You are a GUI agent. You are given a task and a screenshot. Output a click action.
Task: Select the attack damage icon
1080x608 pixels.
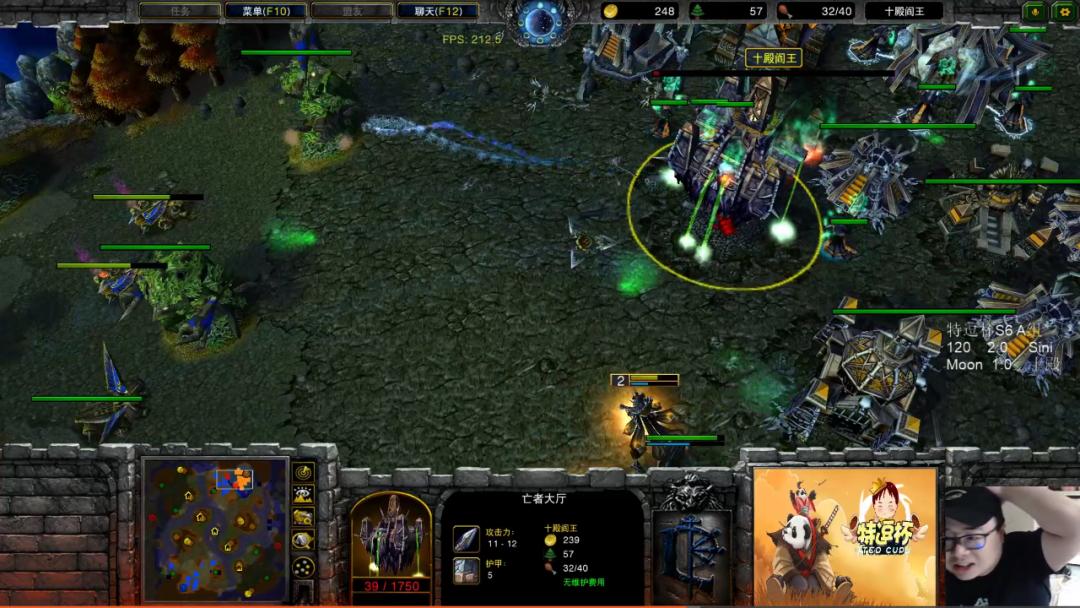point(466,538)
